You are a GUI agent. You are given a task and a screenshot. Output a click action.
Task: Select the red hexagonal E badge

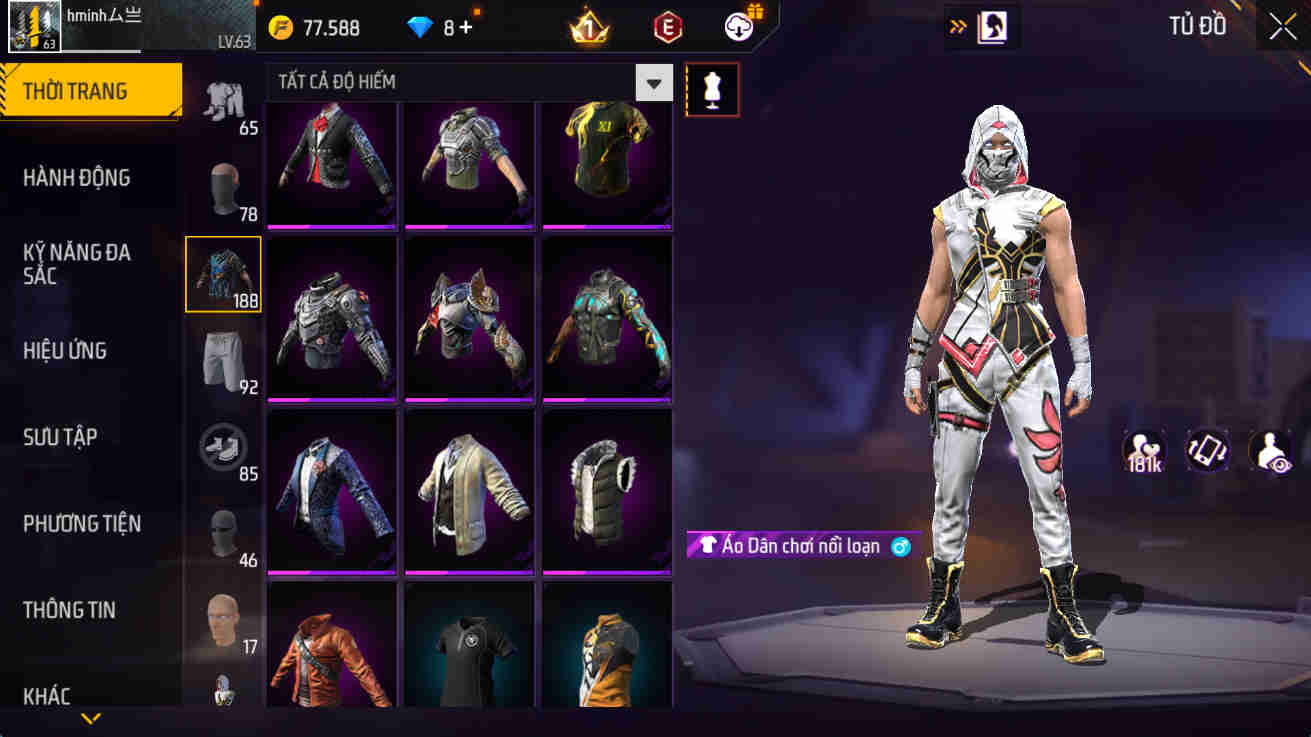point(666,27)
